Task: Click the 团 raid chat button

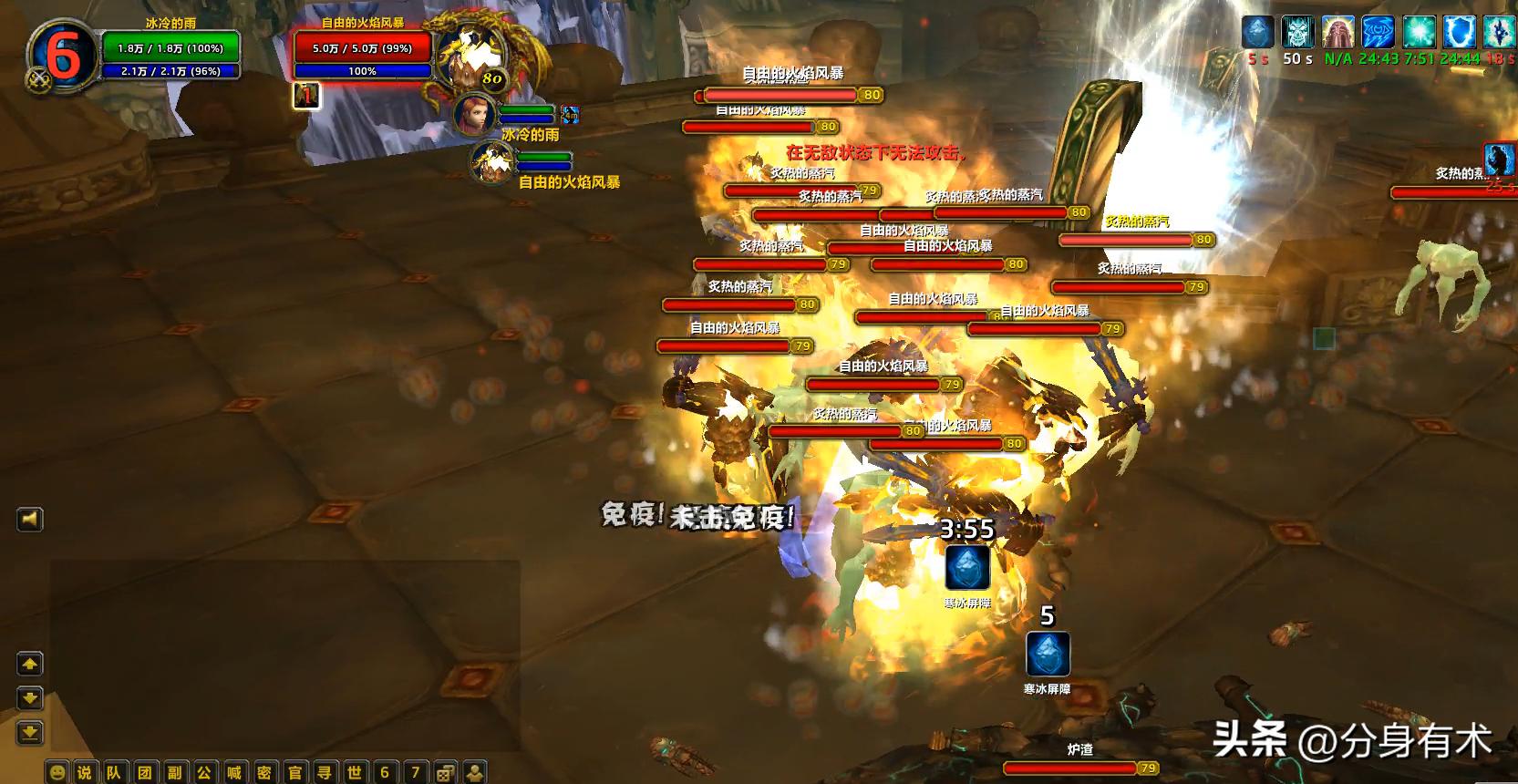Action: click(x=143, y=771)
